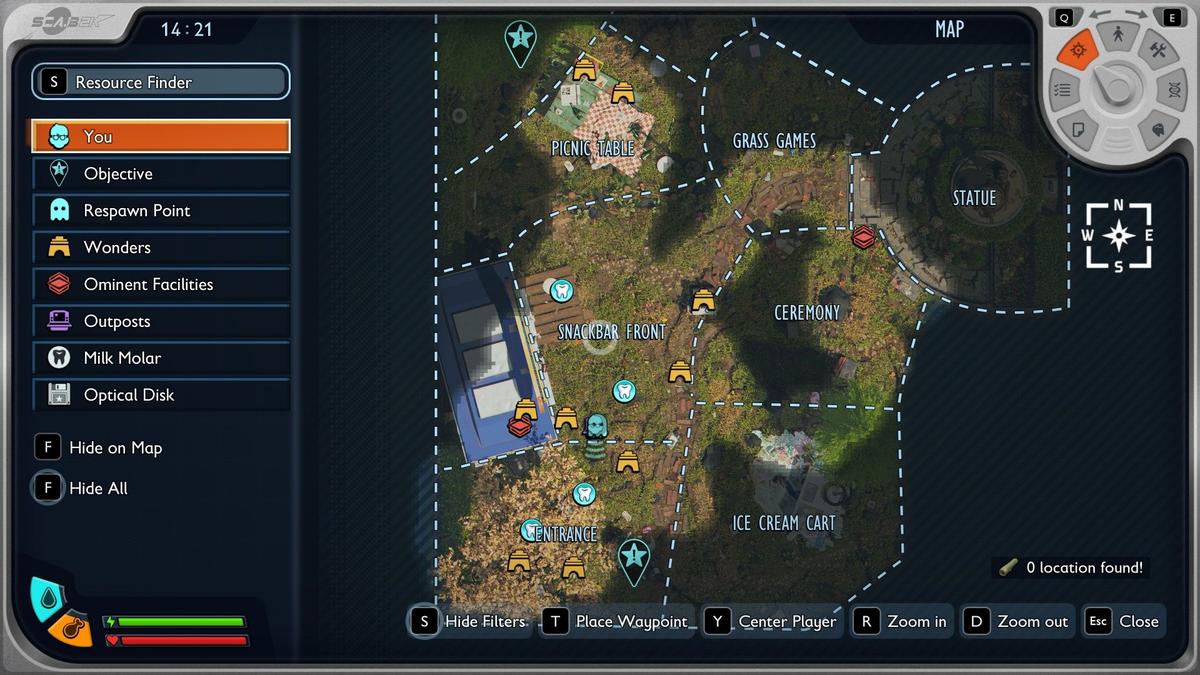Center the map on the player
The width and height of the screenshot is (1200, 675).
pos(773,621)
